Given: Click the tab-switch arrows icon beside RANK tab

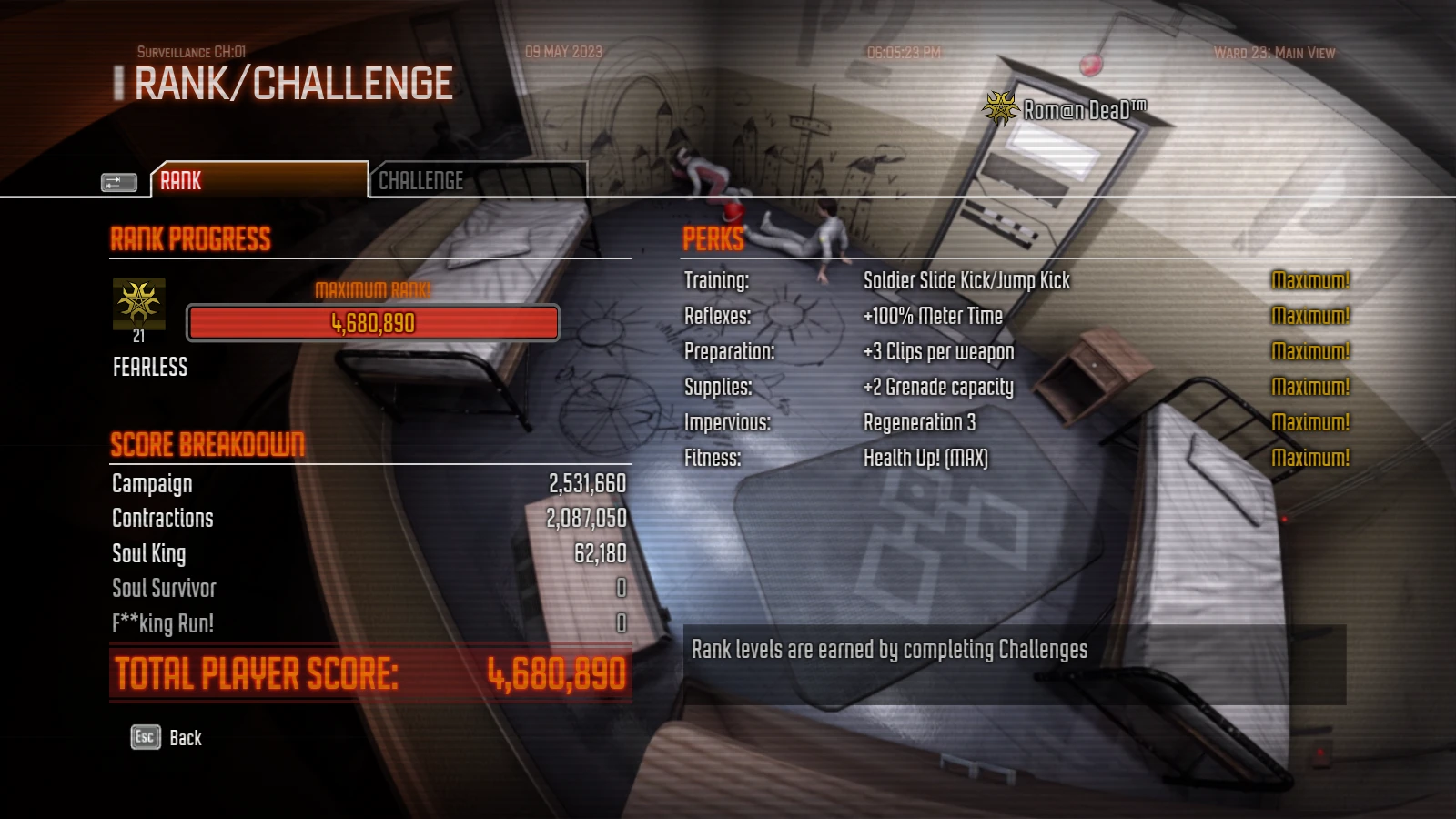Looking at the screenshot, I should coord(116,181).
